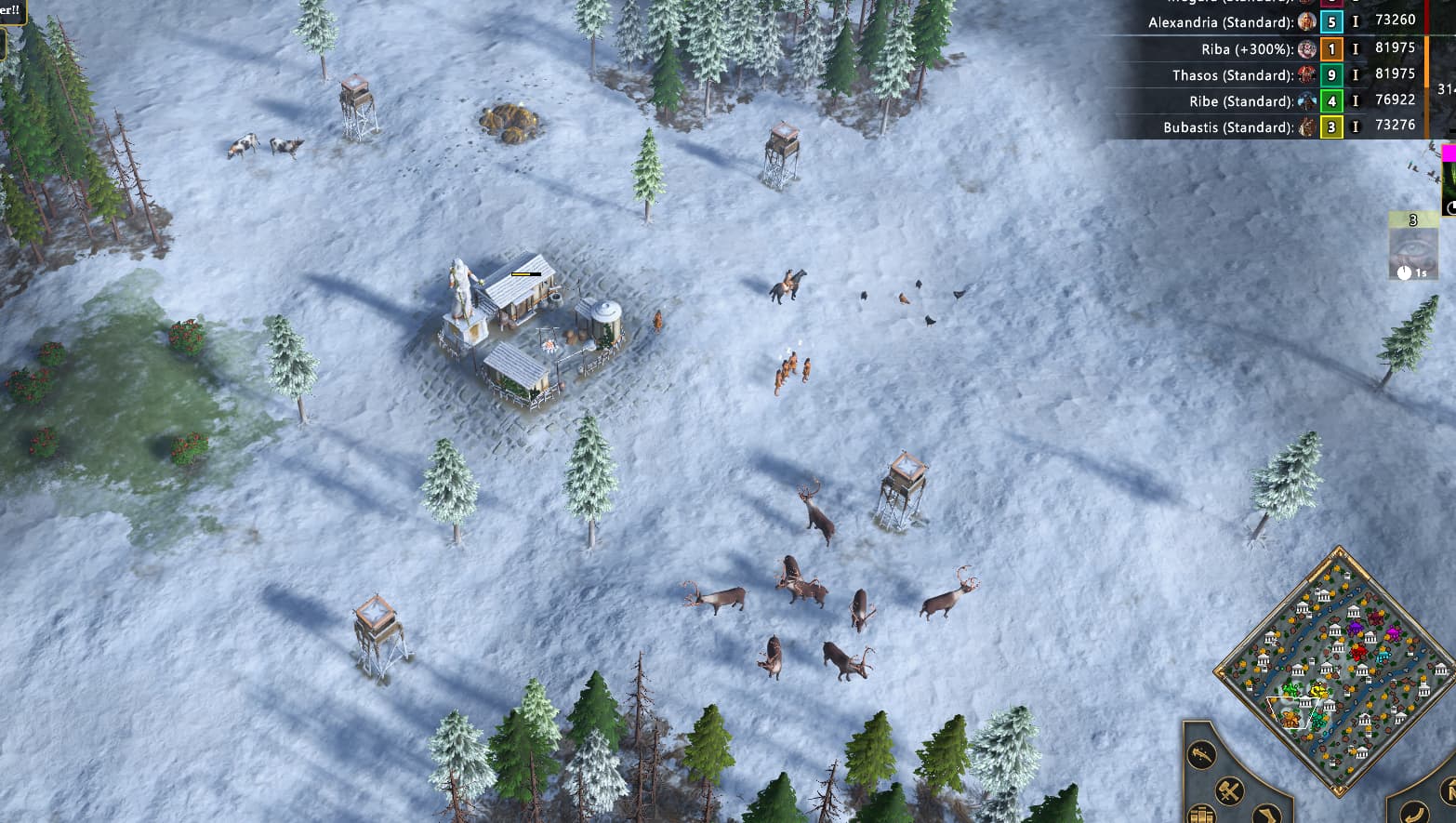Click Ribe's portrait in the scoreboard

coord(1307,101)
